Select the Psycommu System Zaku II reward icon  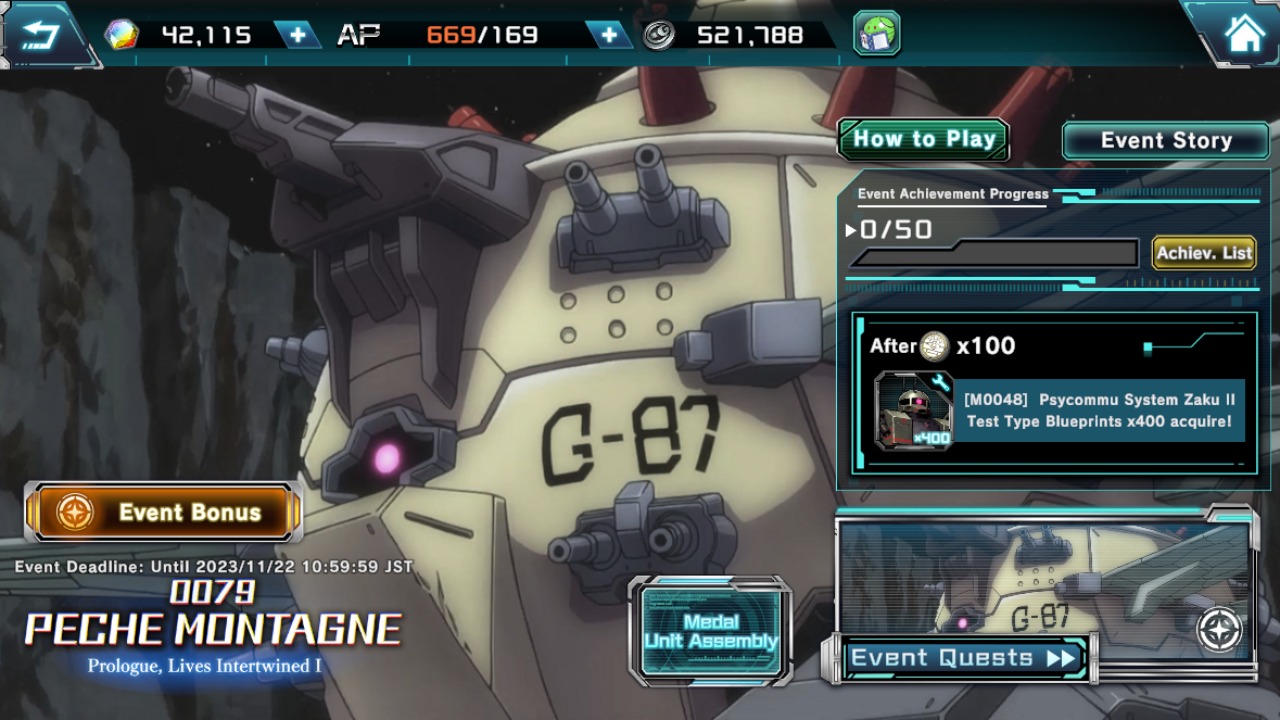pos(913,410)
